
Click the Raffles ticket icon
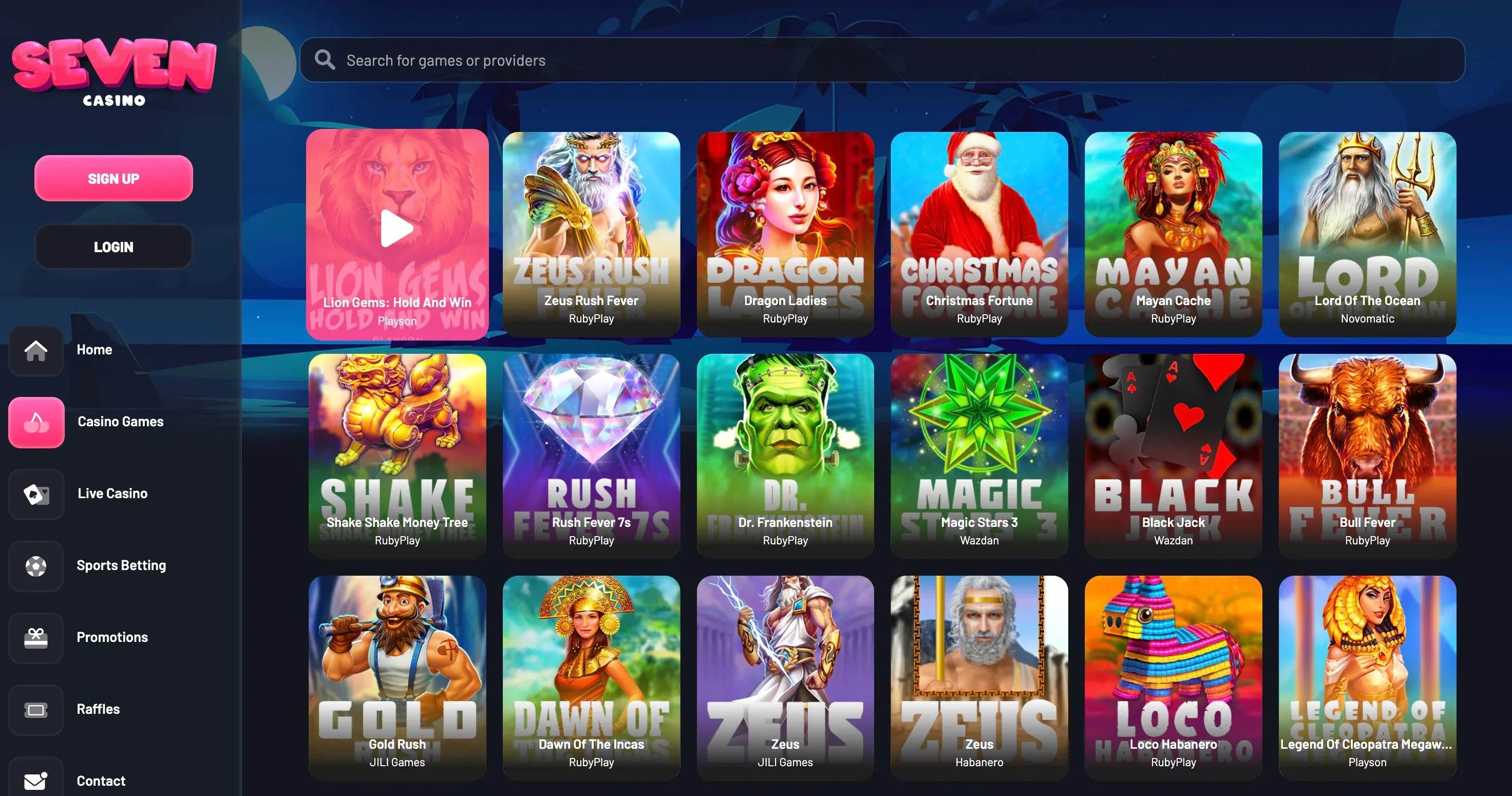click(36, 710)
